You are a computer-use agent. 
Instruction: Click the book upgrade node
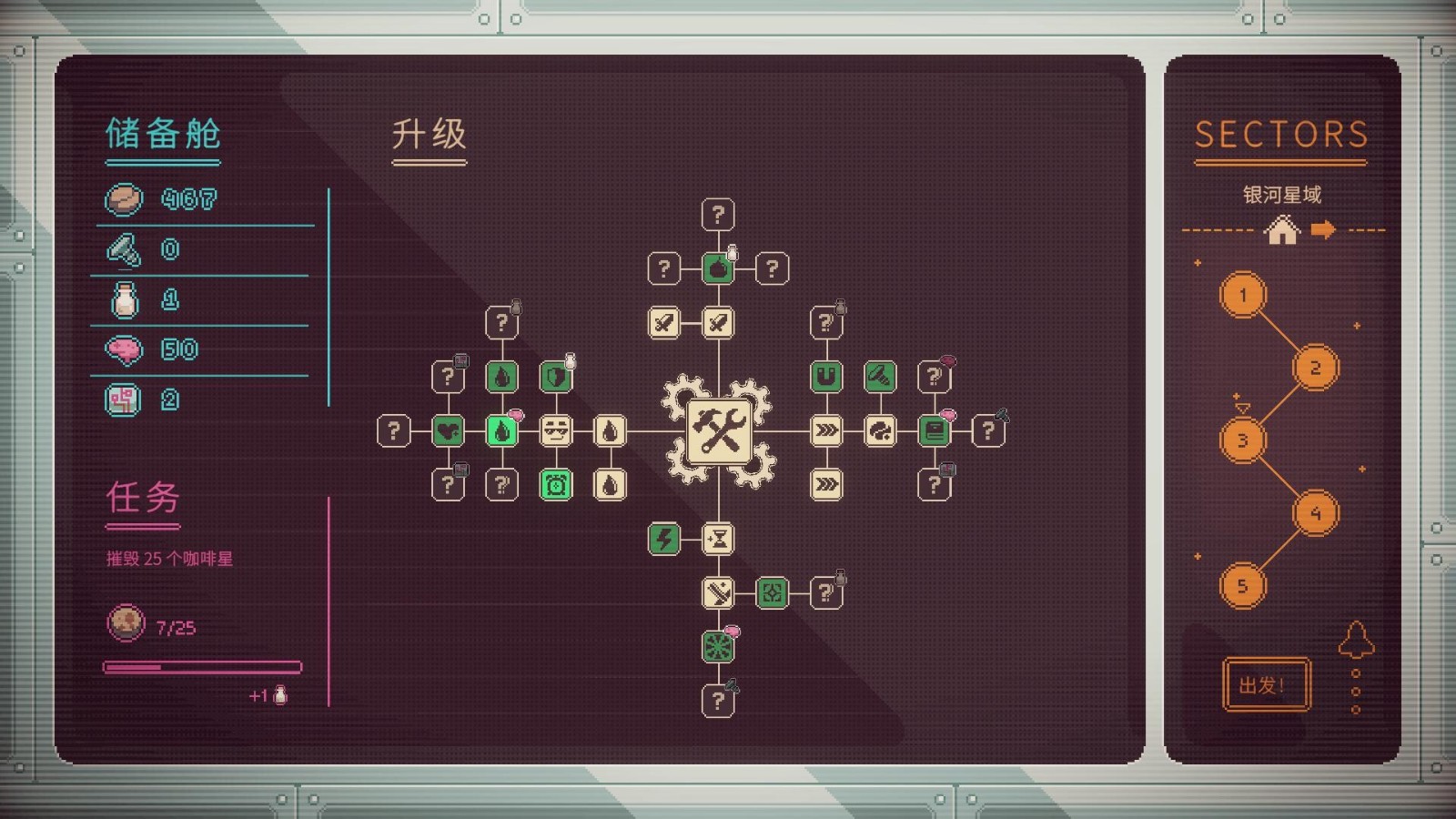coord(935,430)
